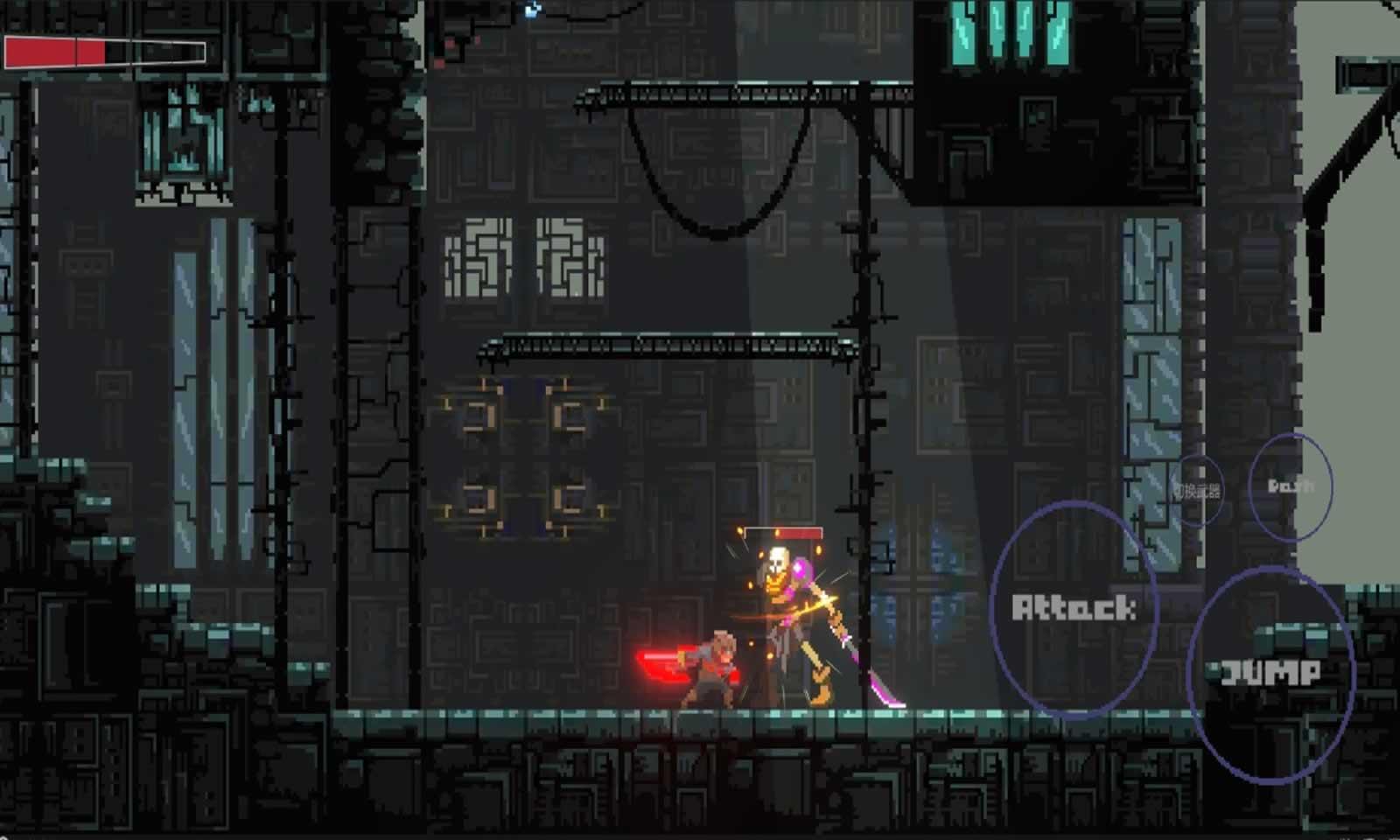
Task: Tap the 切換武器 switch weapon button
Action: click(x=1197, y=491)
